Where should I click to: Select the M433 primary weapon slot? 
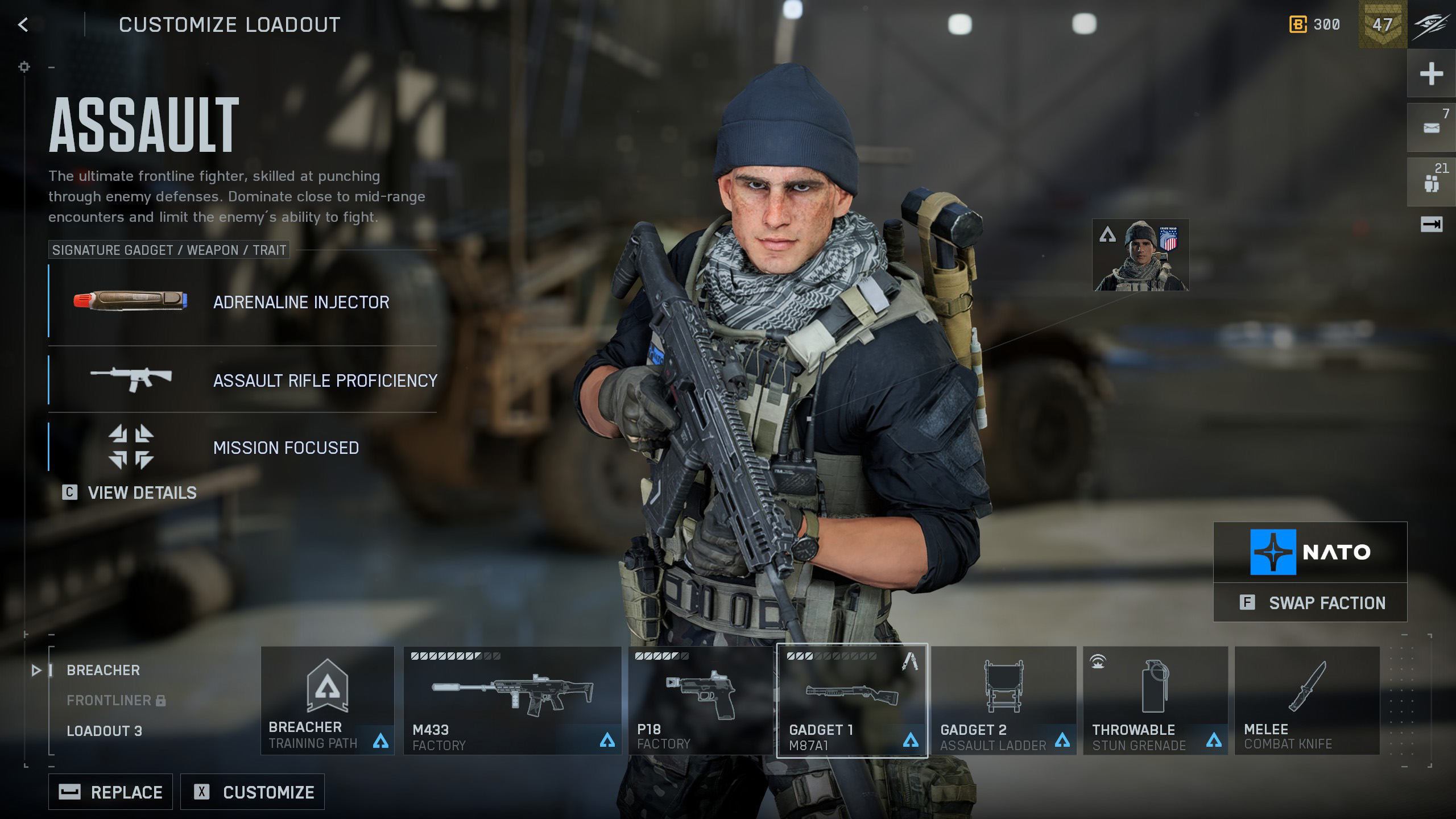(x=512, y=700)
